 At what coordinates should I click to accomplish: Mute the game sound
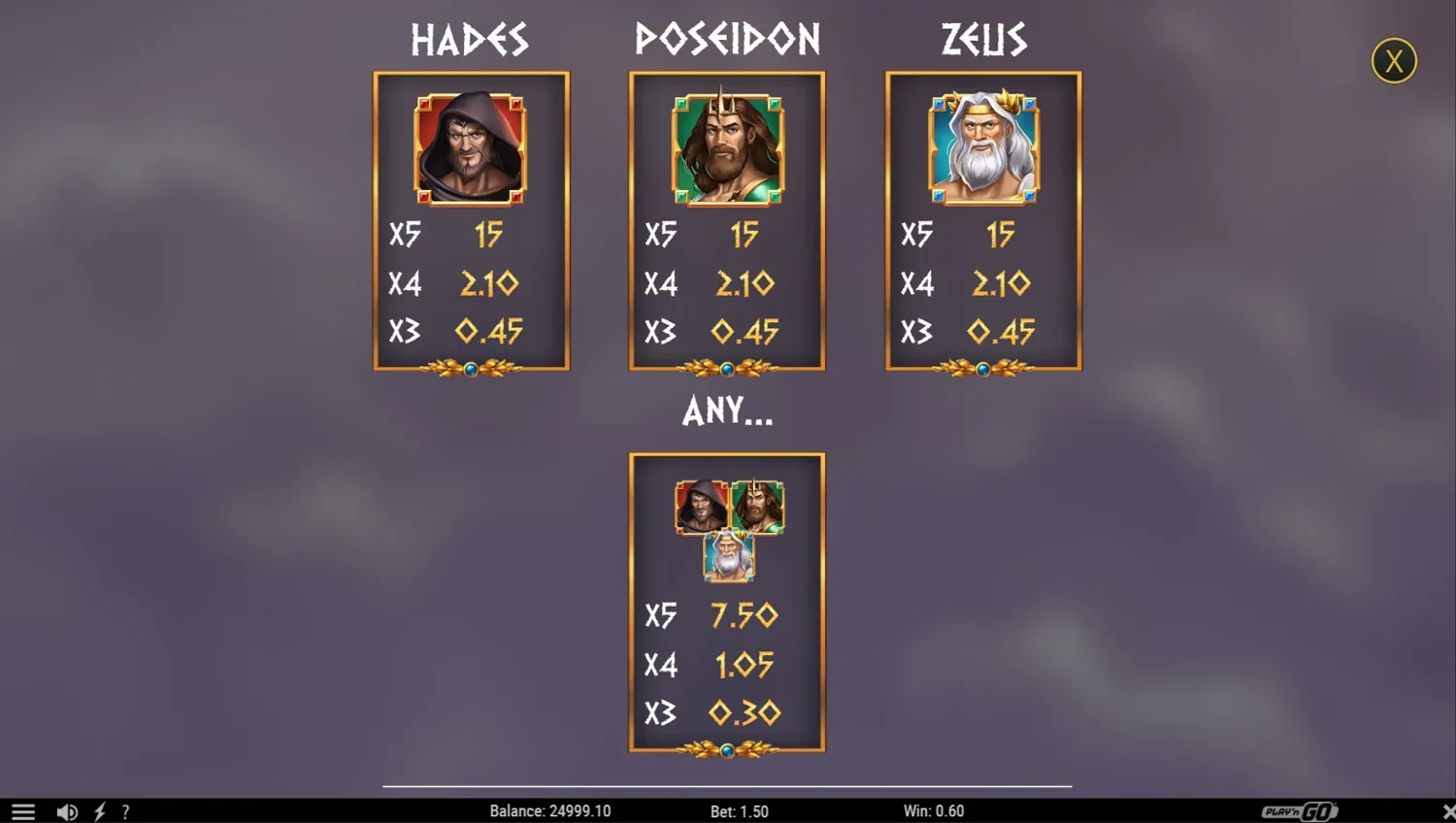click(66, 811)
